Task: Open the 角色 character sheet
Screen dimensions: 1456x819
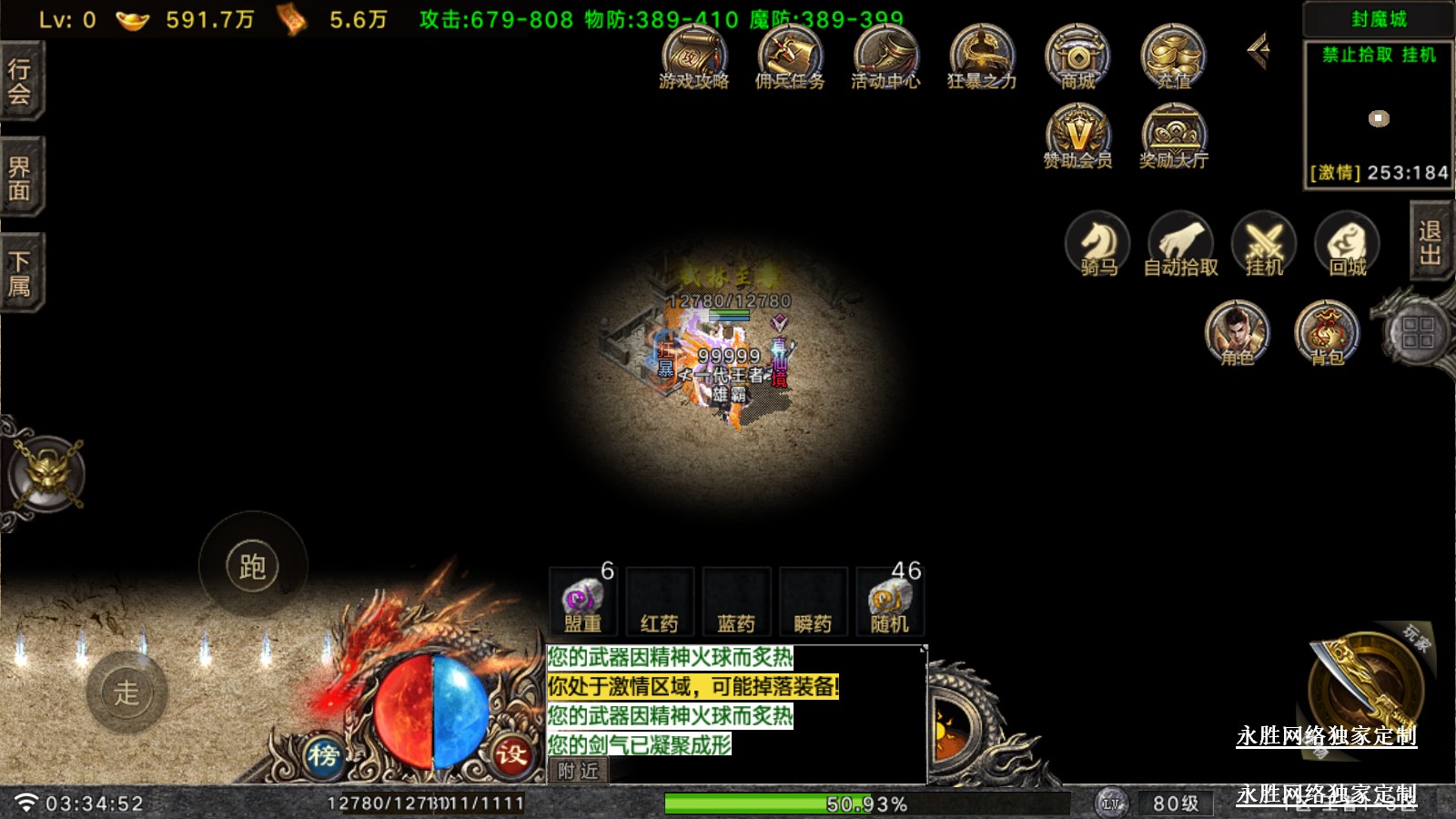Action: point(1237,332)
